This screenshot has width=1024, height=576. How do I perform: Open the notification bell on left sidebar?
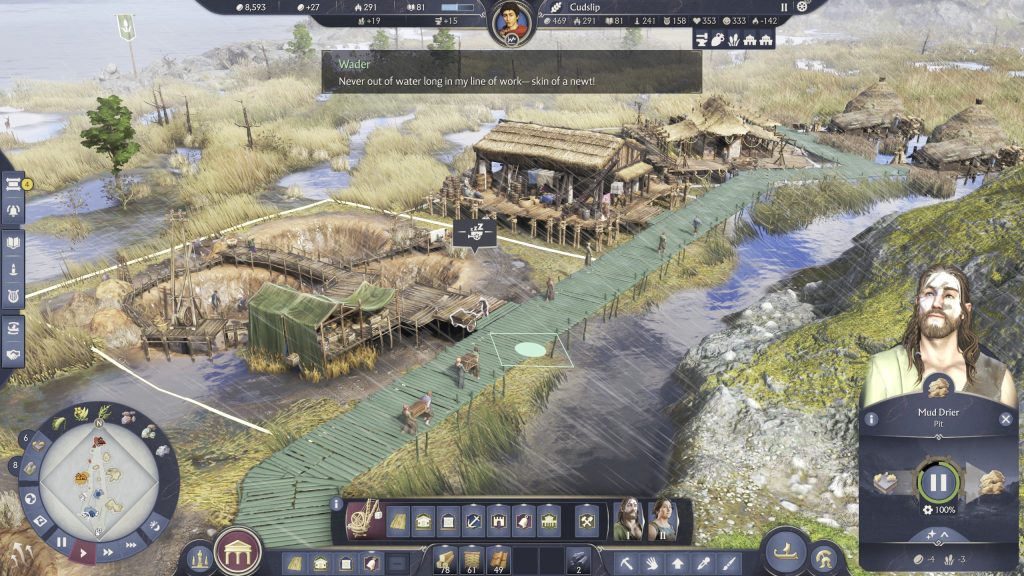pos(14,210)
